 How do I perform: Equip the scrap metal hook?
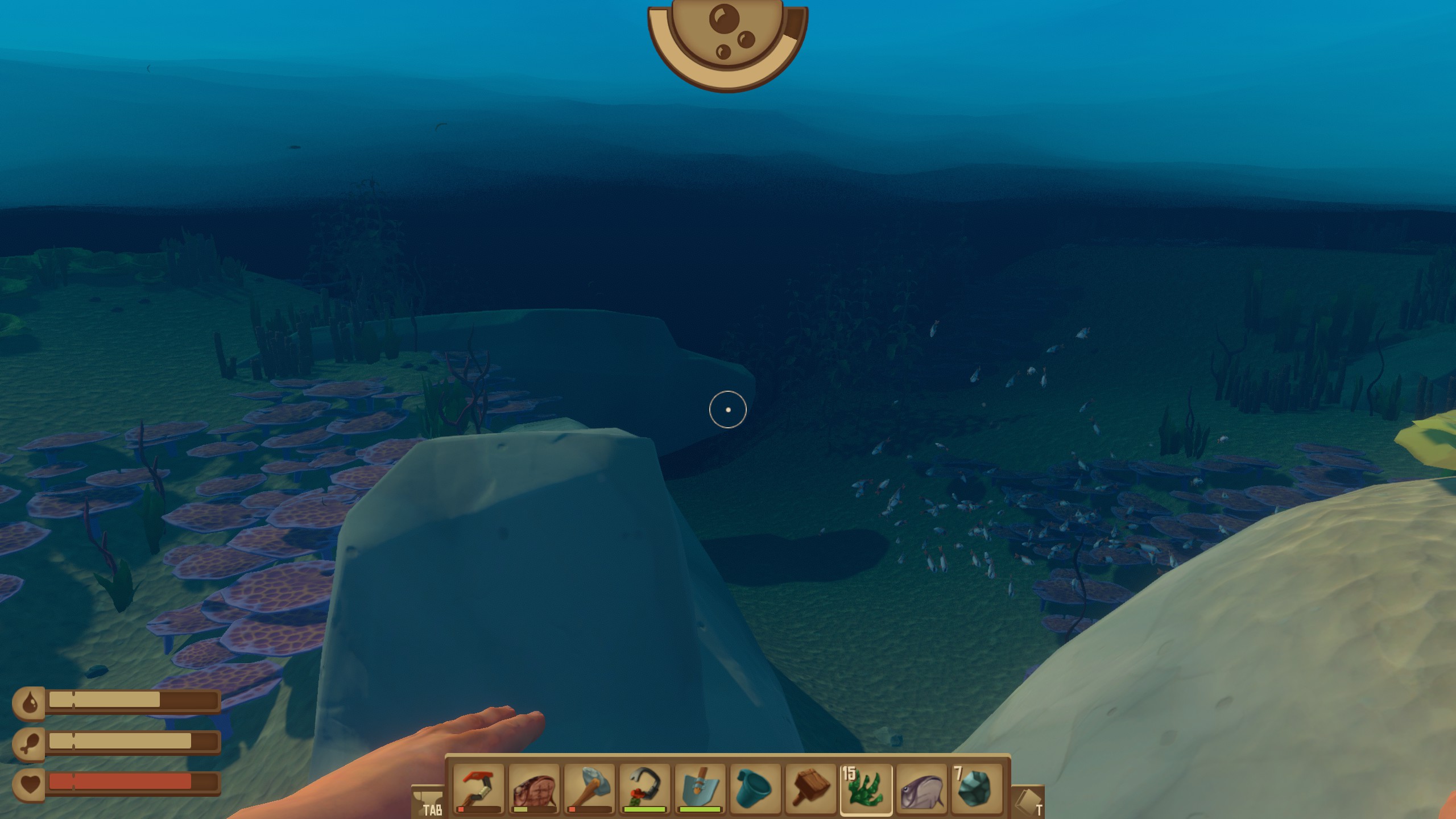644,789
